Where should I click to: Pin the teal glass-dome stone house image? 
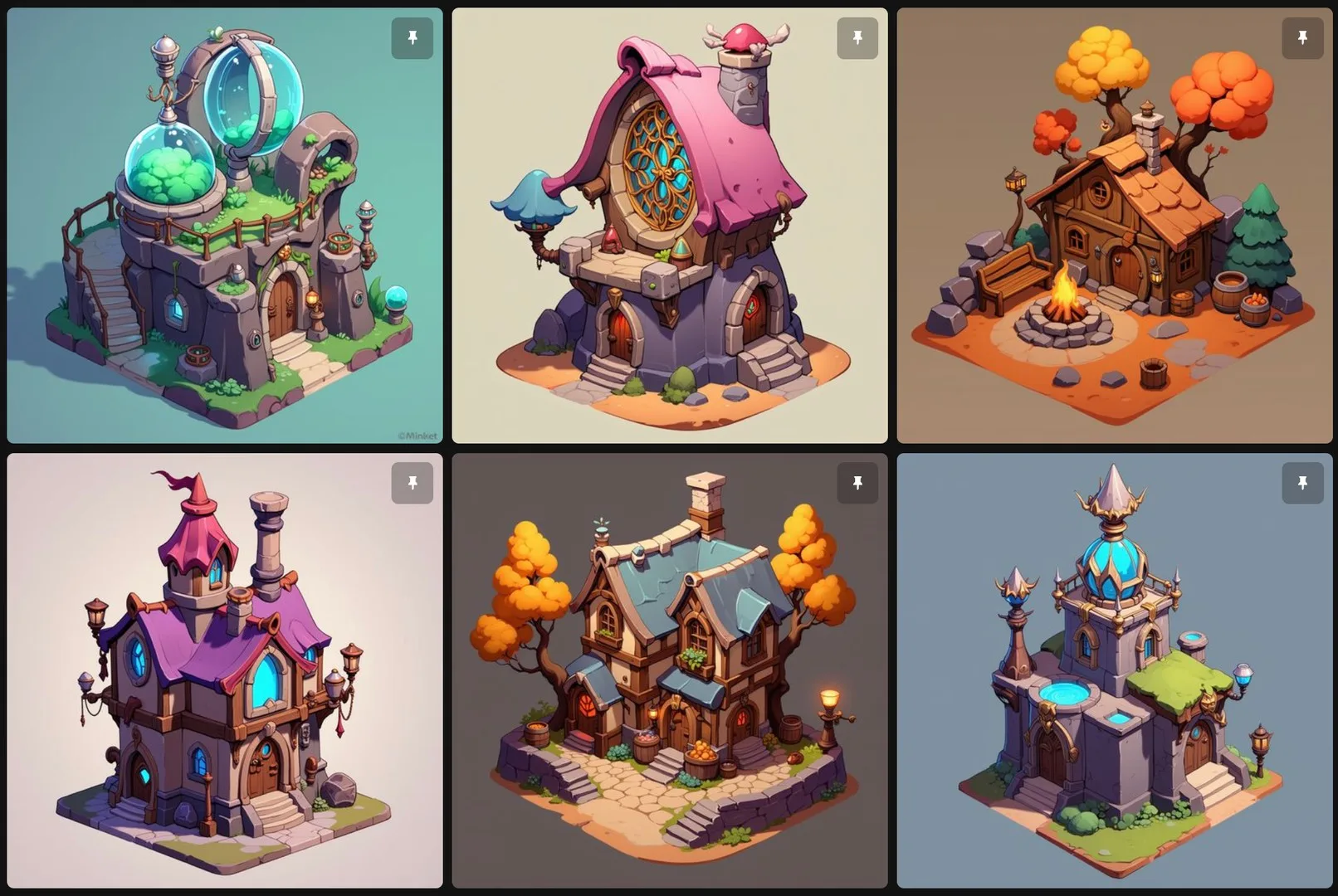pyautogui.click(x=413, y=37)
